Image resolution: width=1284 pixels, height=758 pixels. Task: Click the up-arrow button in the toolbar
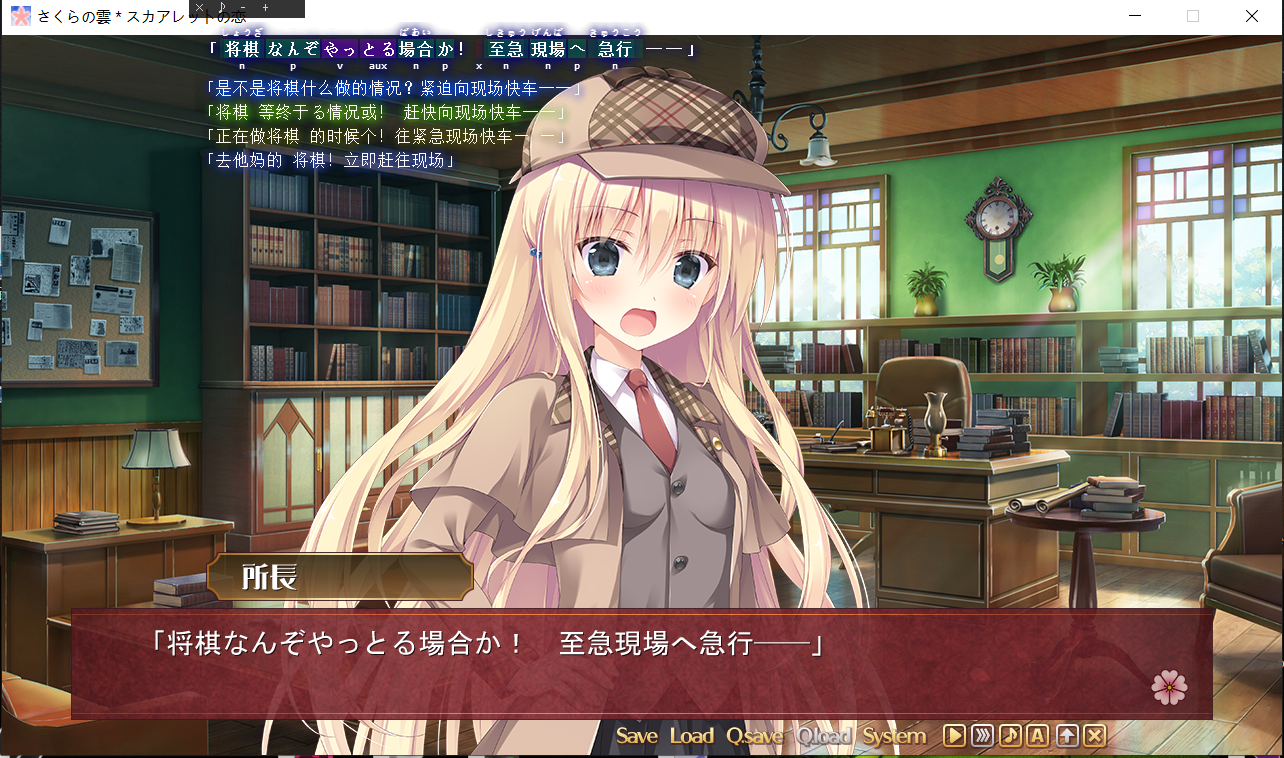click(1067, 737)
